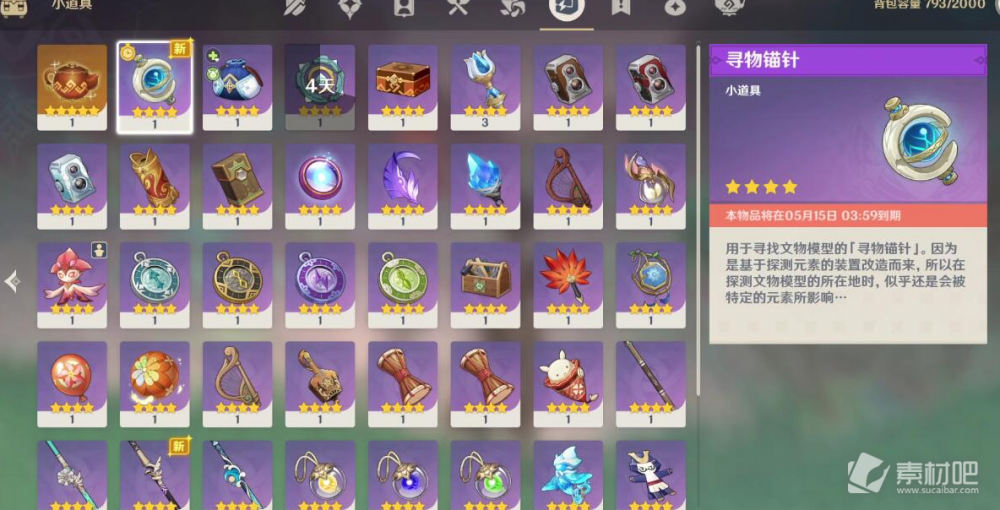Image resolution: width=1000 pixels, height=510 pixels.
Task: Pick the purple treasure compass
Action: click(x=320, y=279)
